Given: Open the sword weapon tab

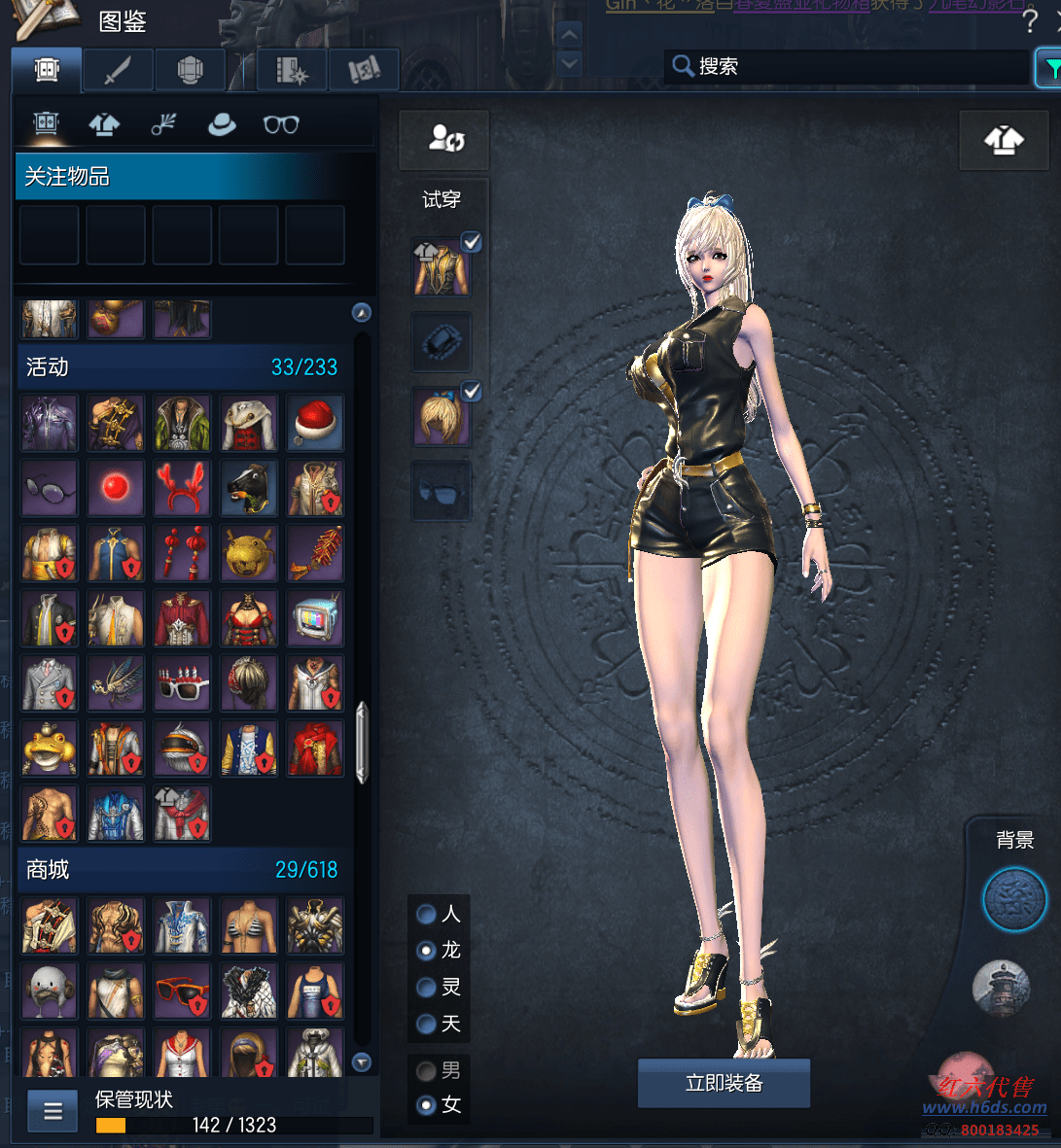Looking at the screenshot, I should 118,70.
